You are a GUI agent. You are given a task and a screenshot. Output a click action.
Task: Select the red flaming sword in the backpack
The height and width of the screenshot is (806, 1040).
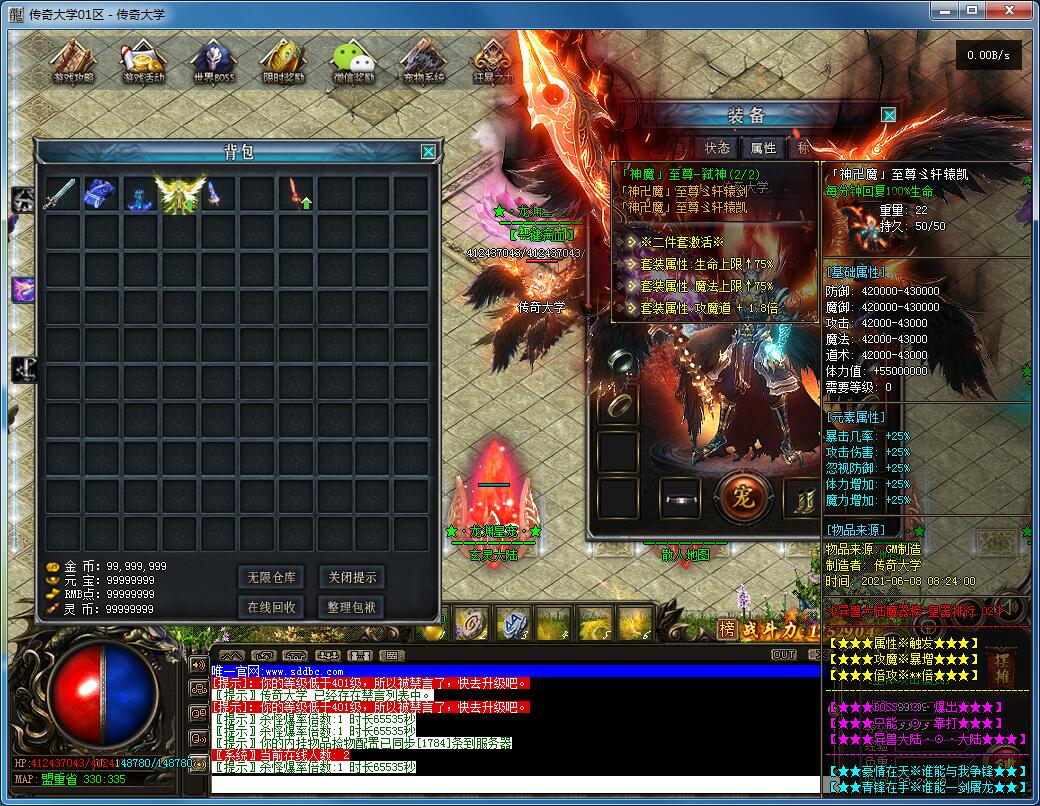tap(297, 194)
